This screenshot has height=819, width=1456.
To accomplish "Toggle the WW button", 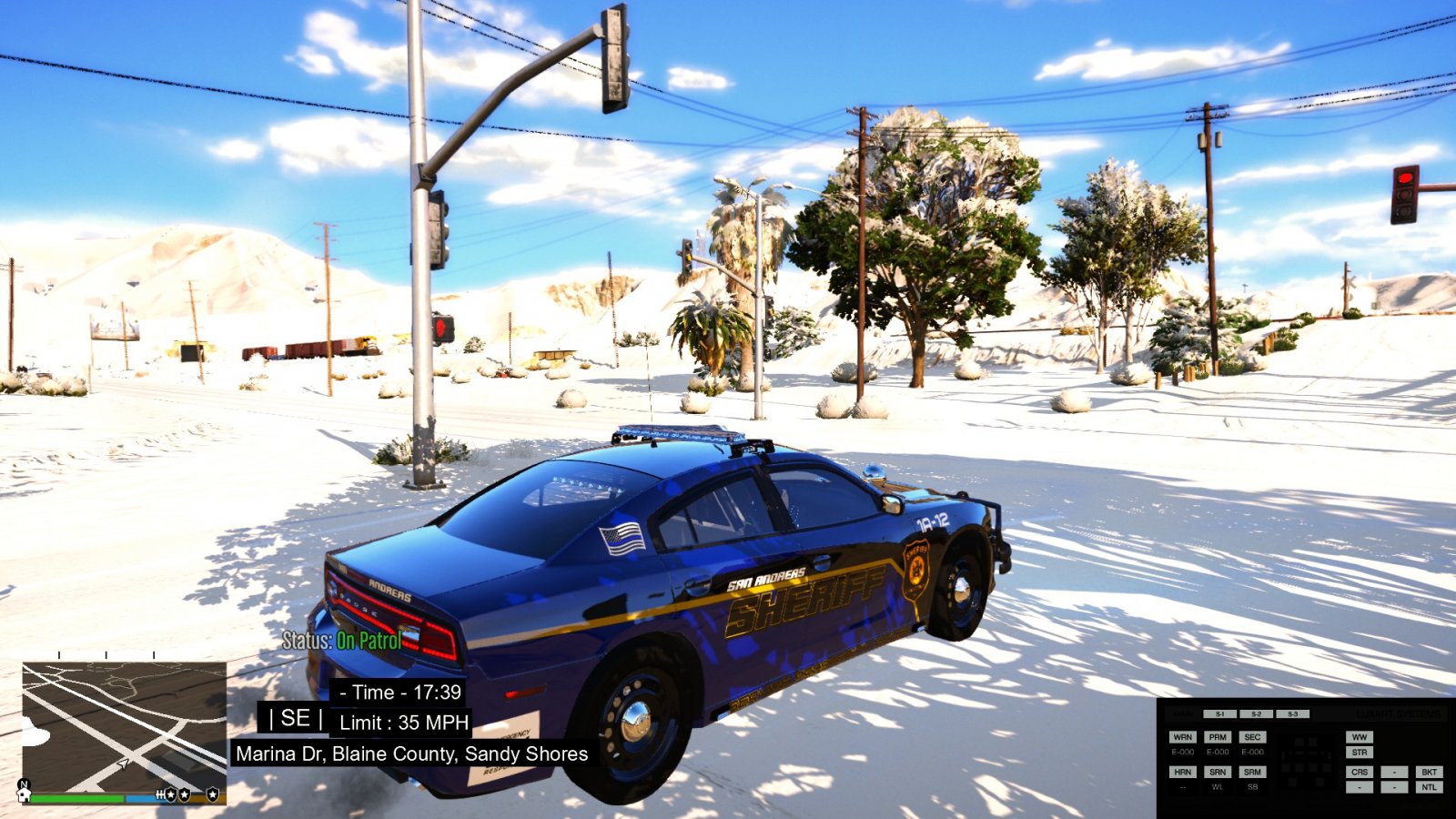I will click(x=1360, y=737).
